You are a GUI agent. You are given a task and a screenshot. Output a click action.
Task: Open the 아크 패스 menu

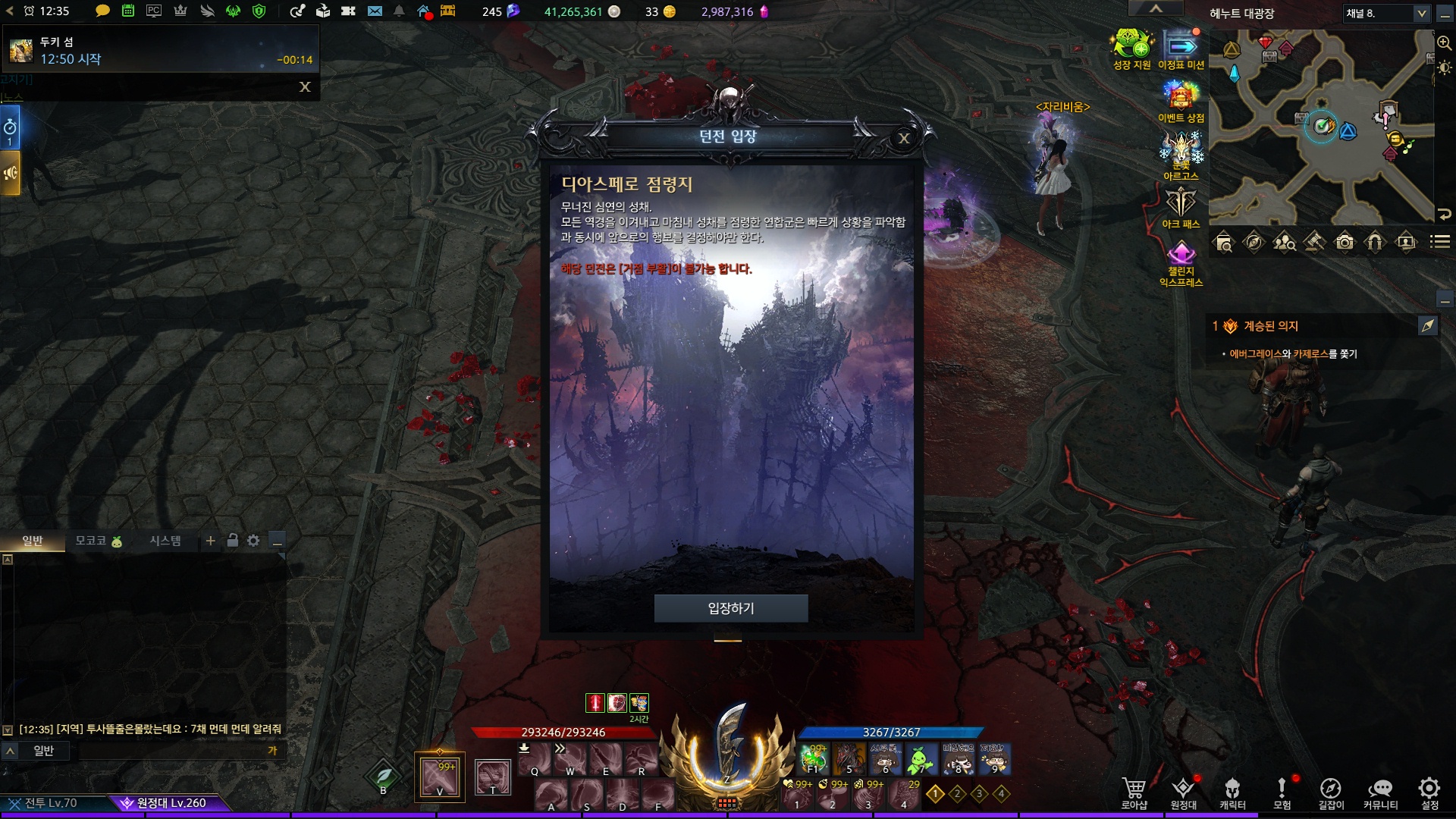(1181, 206)
